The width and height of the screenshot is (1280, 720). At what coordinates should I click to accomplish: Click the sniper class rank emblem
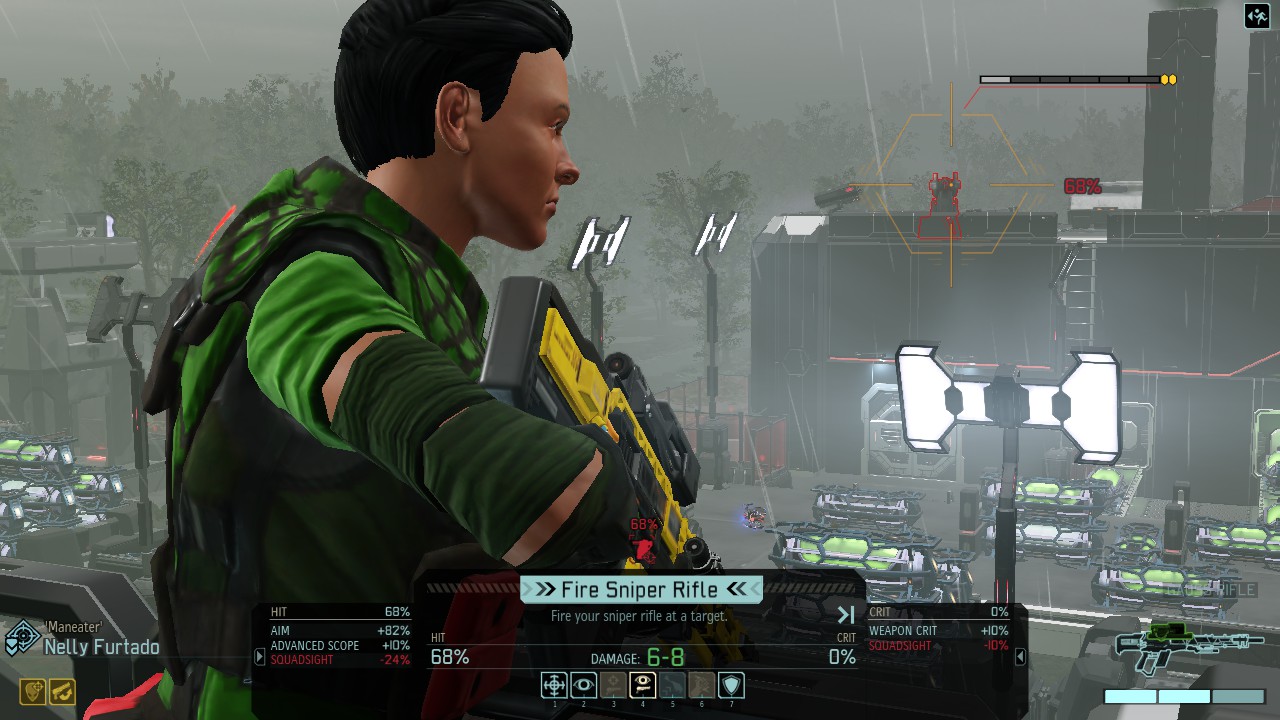21,637
